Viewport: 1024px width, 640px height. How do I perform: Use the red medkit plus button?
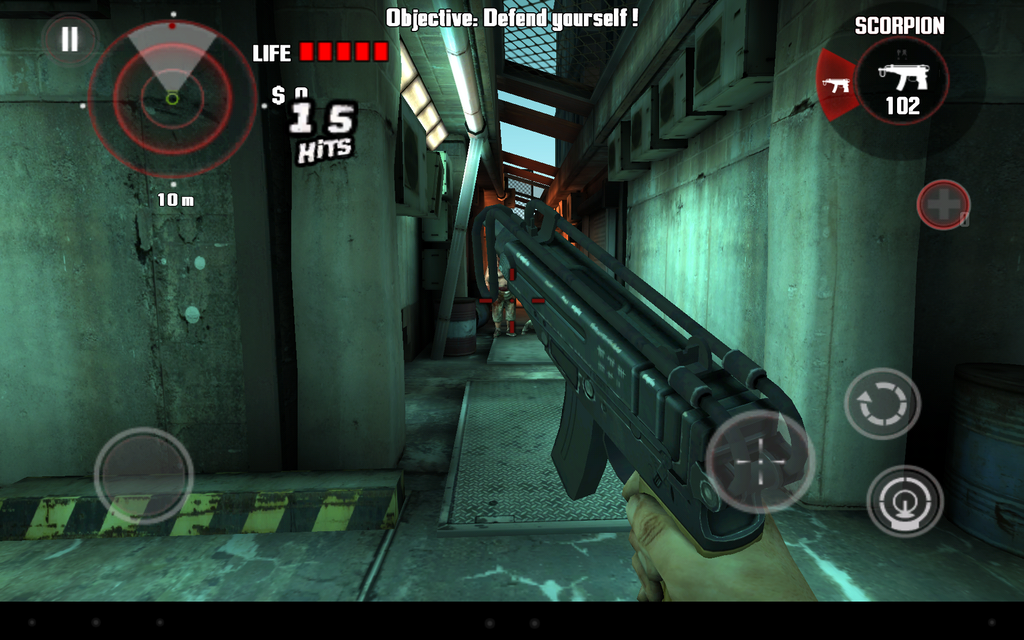943,205
